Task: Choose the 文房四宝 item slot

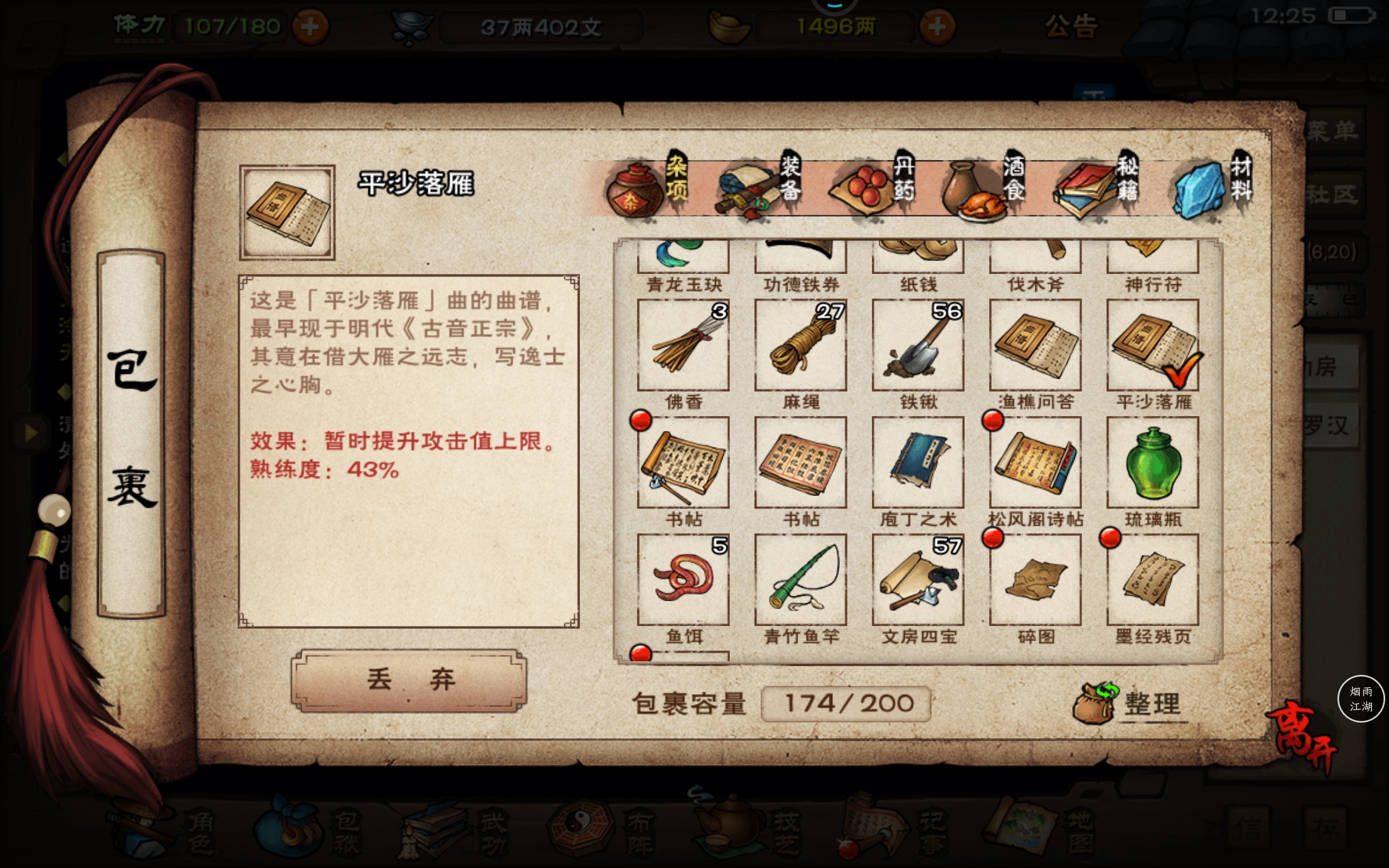Action: (918, 580)
